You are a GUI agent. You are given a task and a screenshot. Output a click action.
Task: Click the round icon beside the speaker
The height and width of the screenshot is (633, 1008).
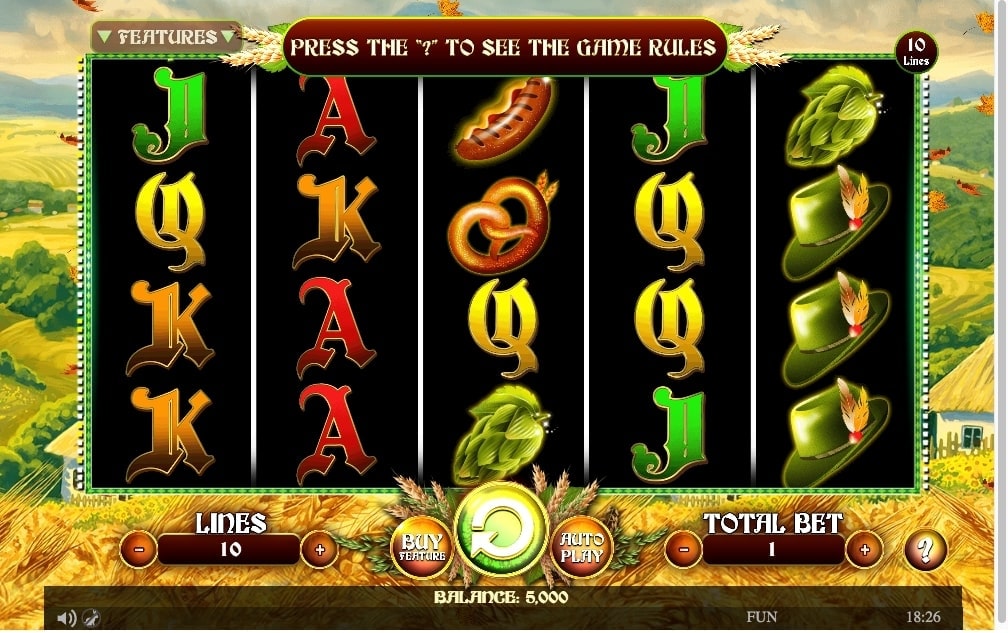[91, 618]
